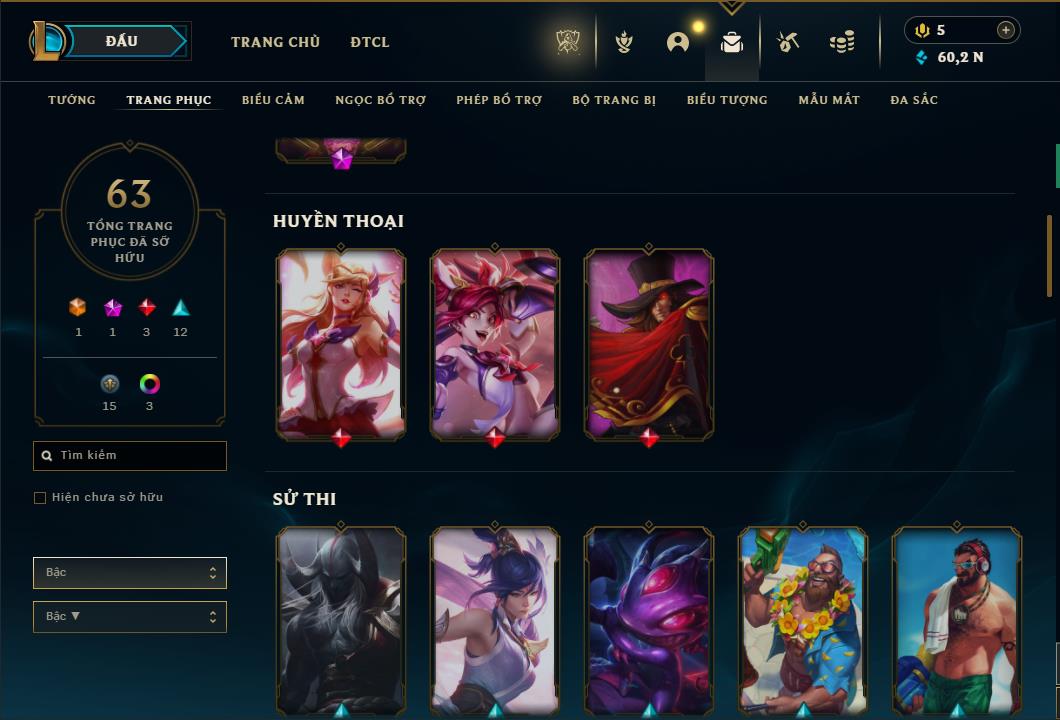This screenshot has width=1060, height=720.
Task: Open the Bậc ▼ sort dropdown
Action: pyautogui.click(x=130, y=617)
